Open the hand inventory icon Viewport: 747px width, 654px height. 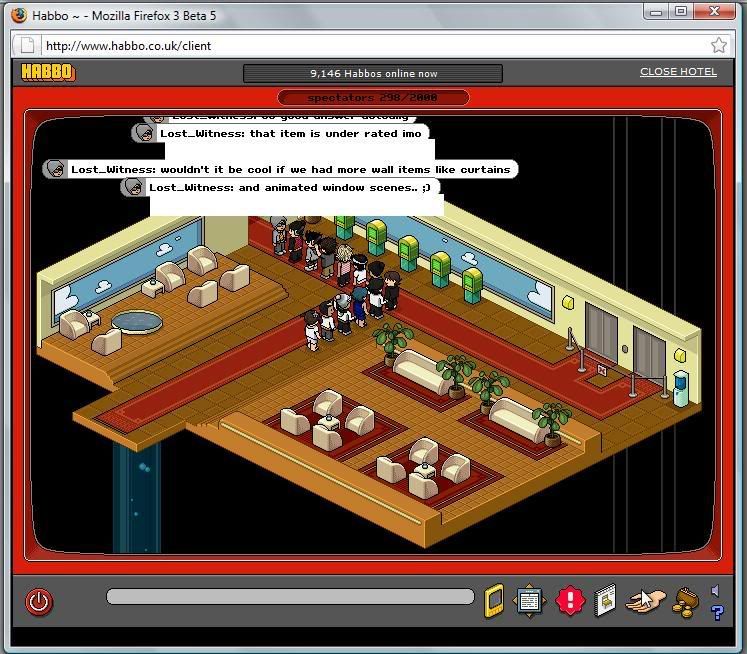pyautogui.click(x=645, y=601)
